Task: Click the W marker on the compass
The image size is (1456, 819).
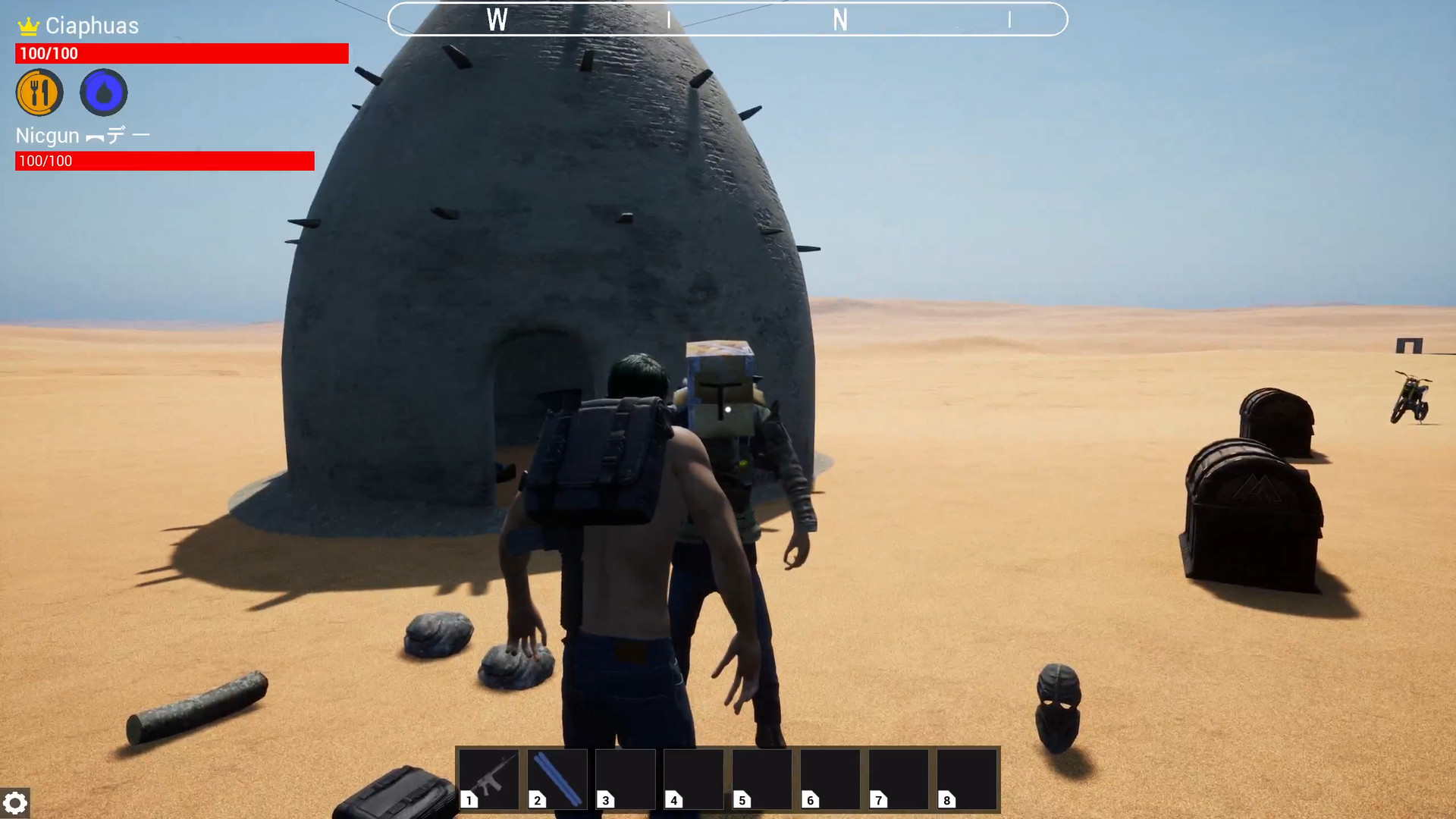Action: click(498, 20)
